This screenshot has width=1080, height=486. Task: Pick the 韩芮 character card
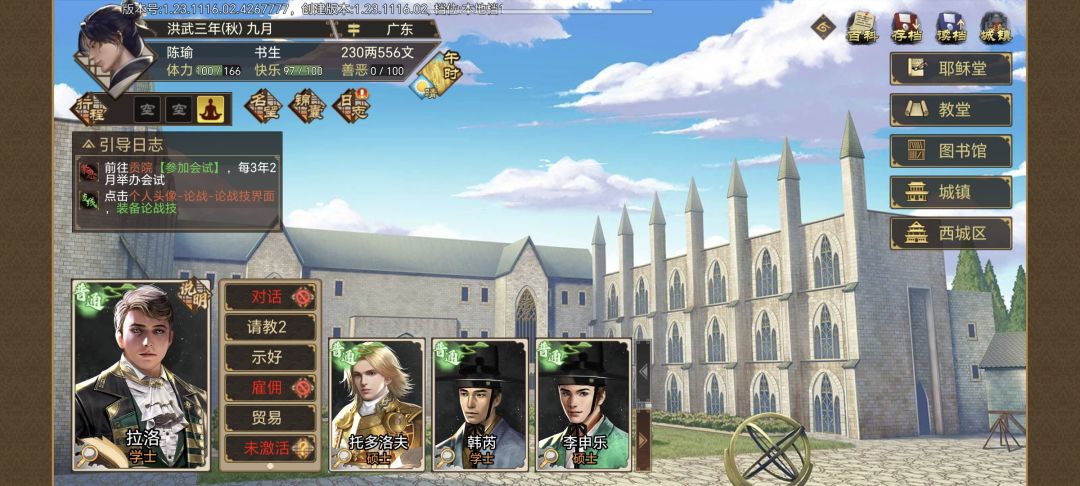481,404
